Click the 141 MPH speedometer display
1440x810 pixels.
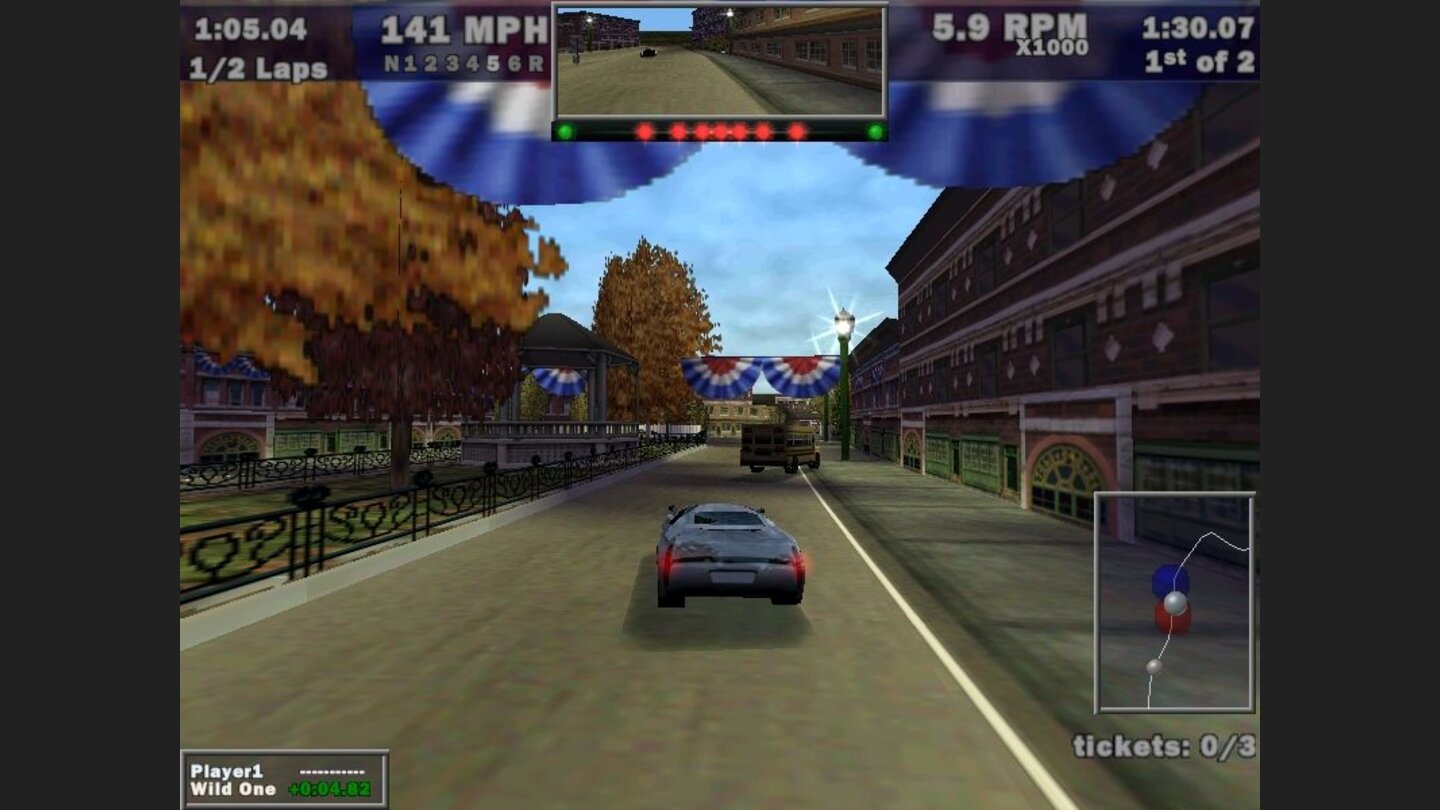pyautogui.click(x=465, y=30)
